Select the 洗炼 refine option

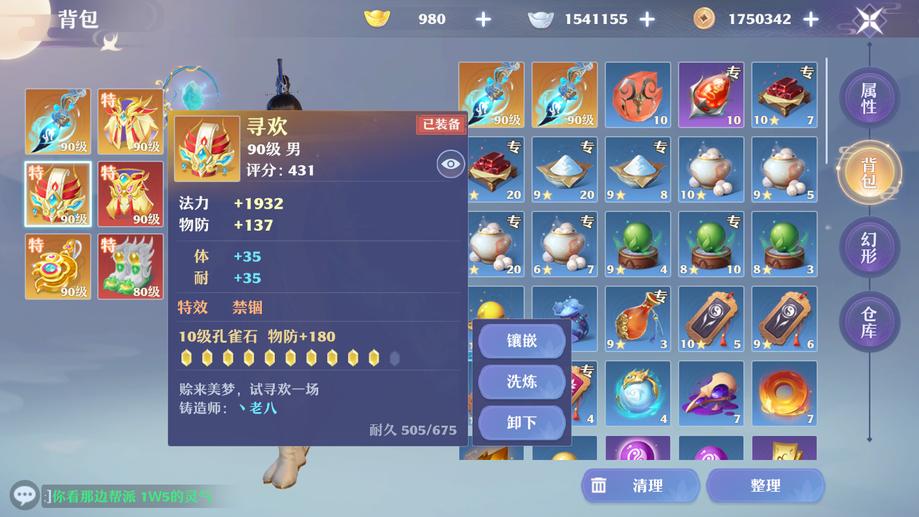522,381
